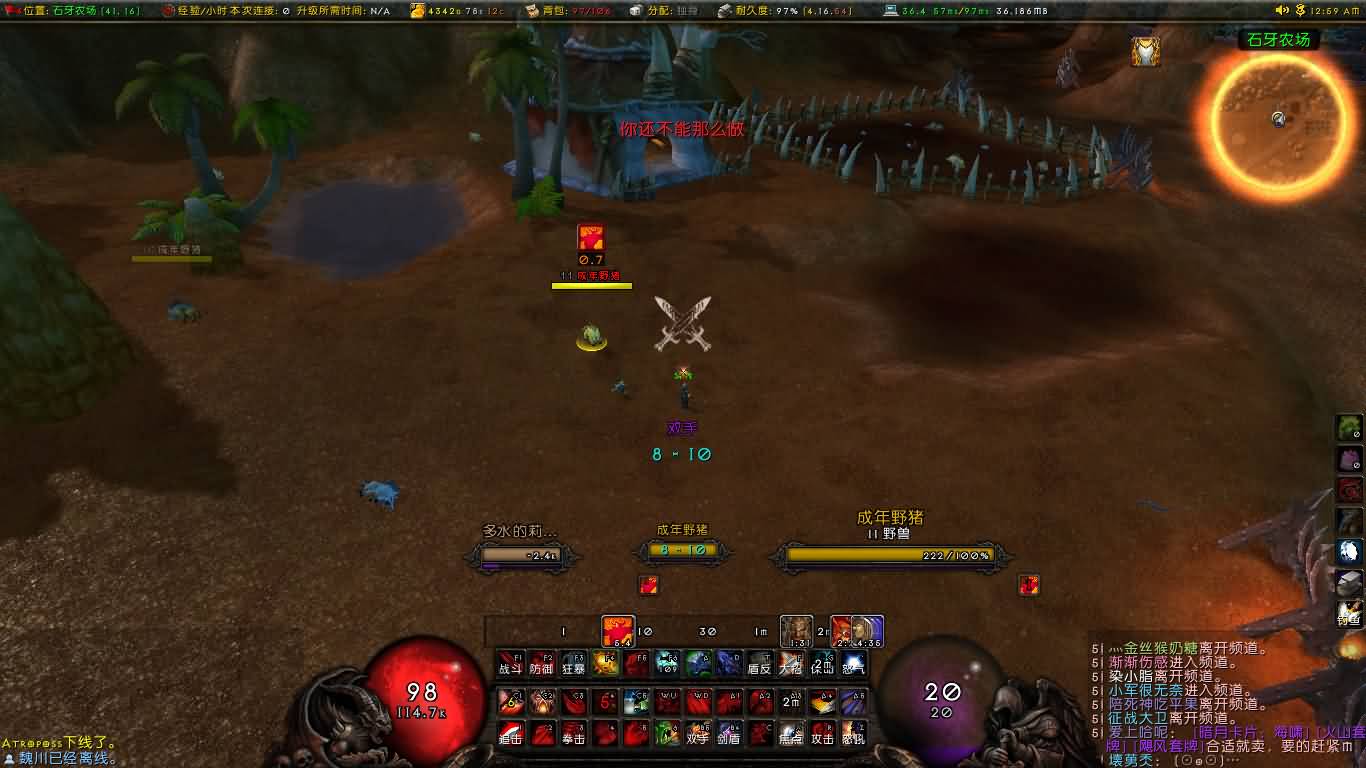This screenshot has height=768, width=1366.
Task: Use the 盾反 (Shield Reflect) ability
Action: [759, 666]
